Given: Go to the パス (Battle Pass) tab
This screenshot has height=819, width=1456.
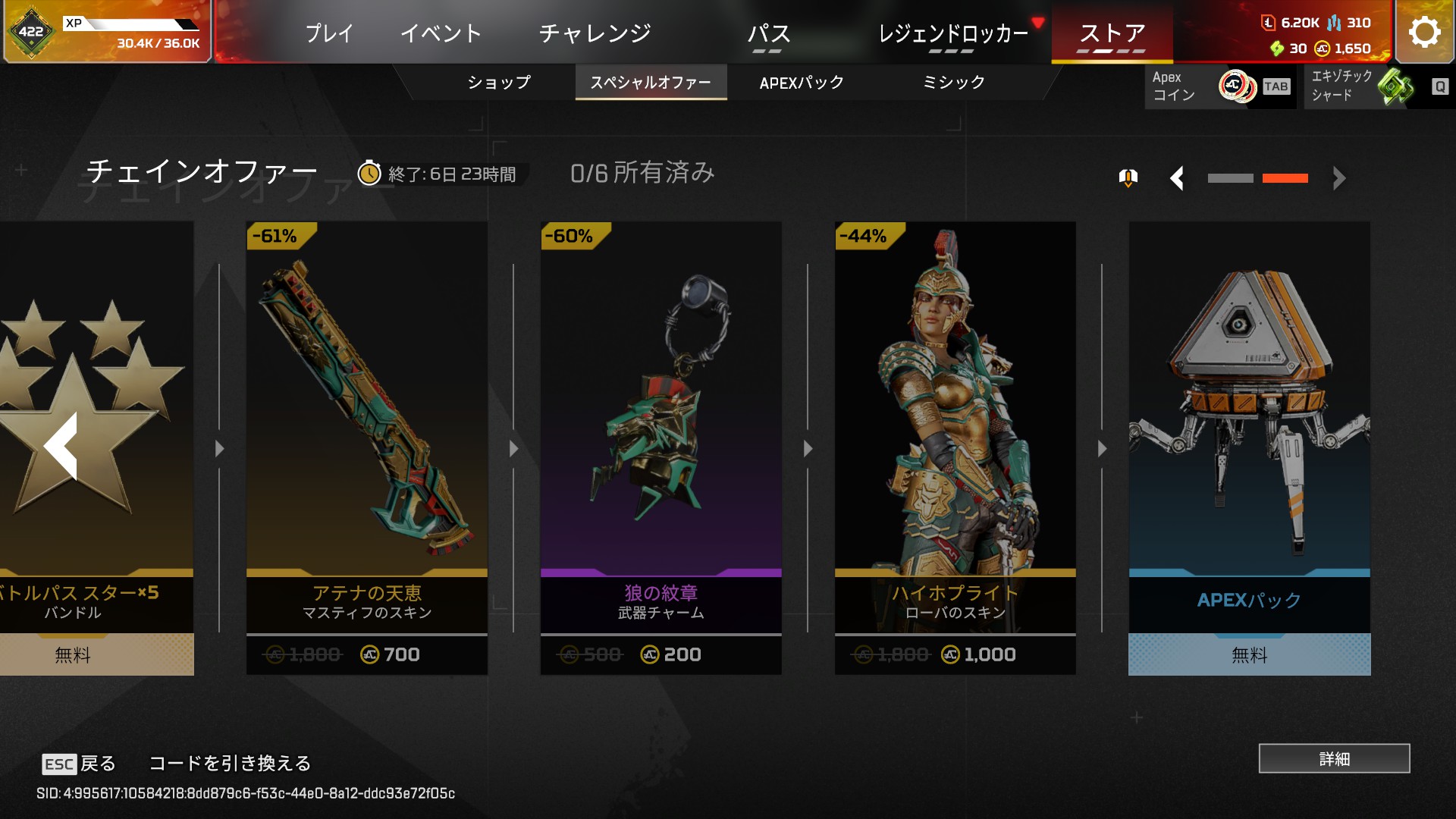Looking at the screenshot, I should pyautogui.click(x=768, y=33).
